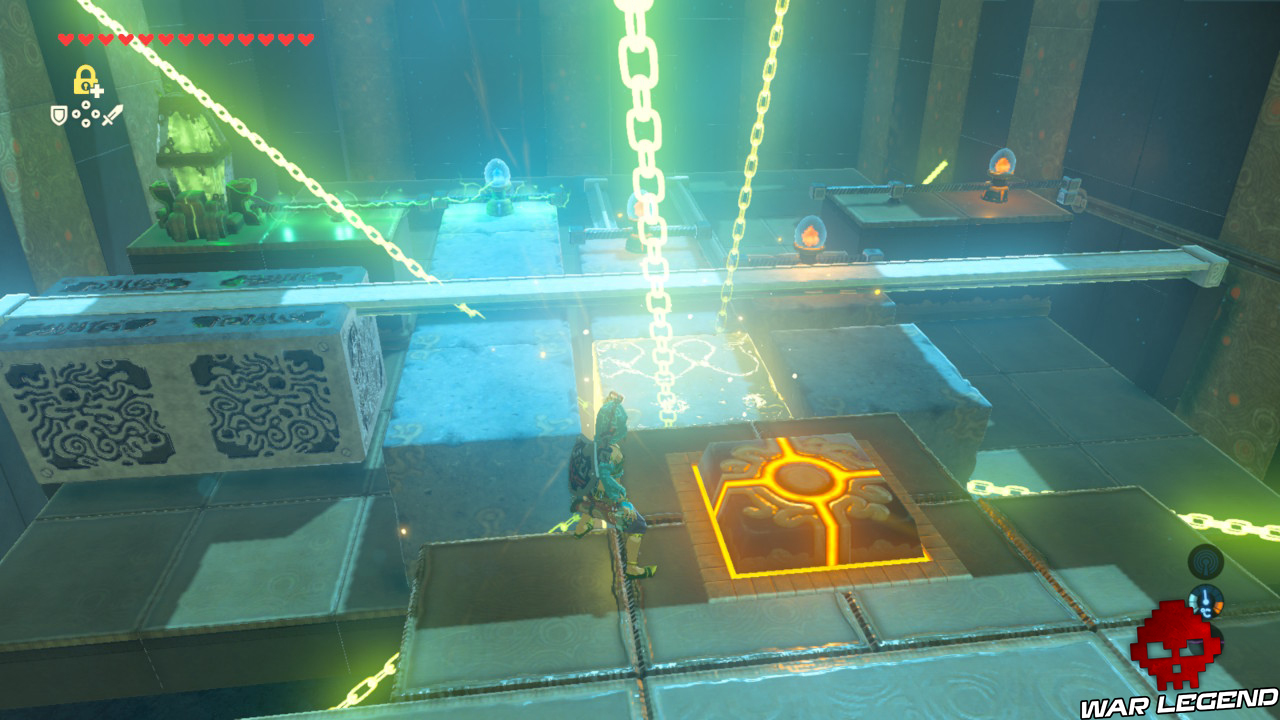
Task: Open the temperature gauge indicator
Action: click(1206, 601)
